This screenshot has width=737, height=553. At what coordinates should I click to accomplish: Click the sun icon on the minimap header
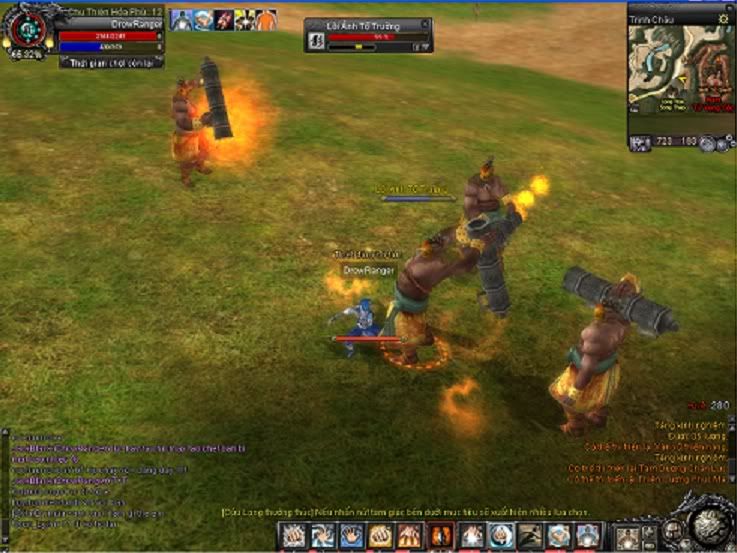pyautogui.click(x=724, y=18)
